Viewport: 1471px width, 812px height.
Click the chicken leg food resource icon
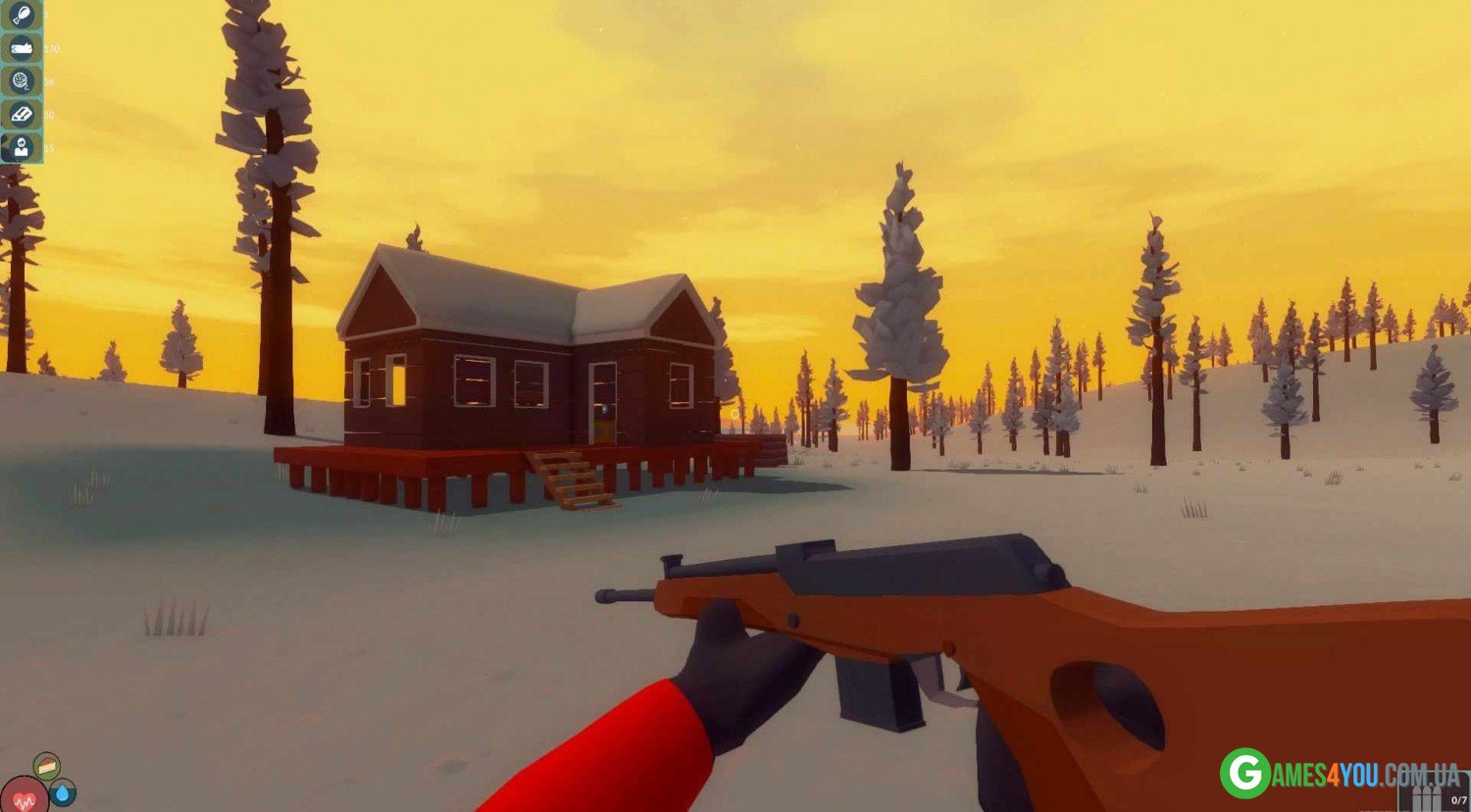click(21, 15)
